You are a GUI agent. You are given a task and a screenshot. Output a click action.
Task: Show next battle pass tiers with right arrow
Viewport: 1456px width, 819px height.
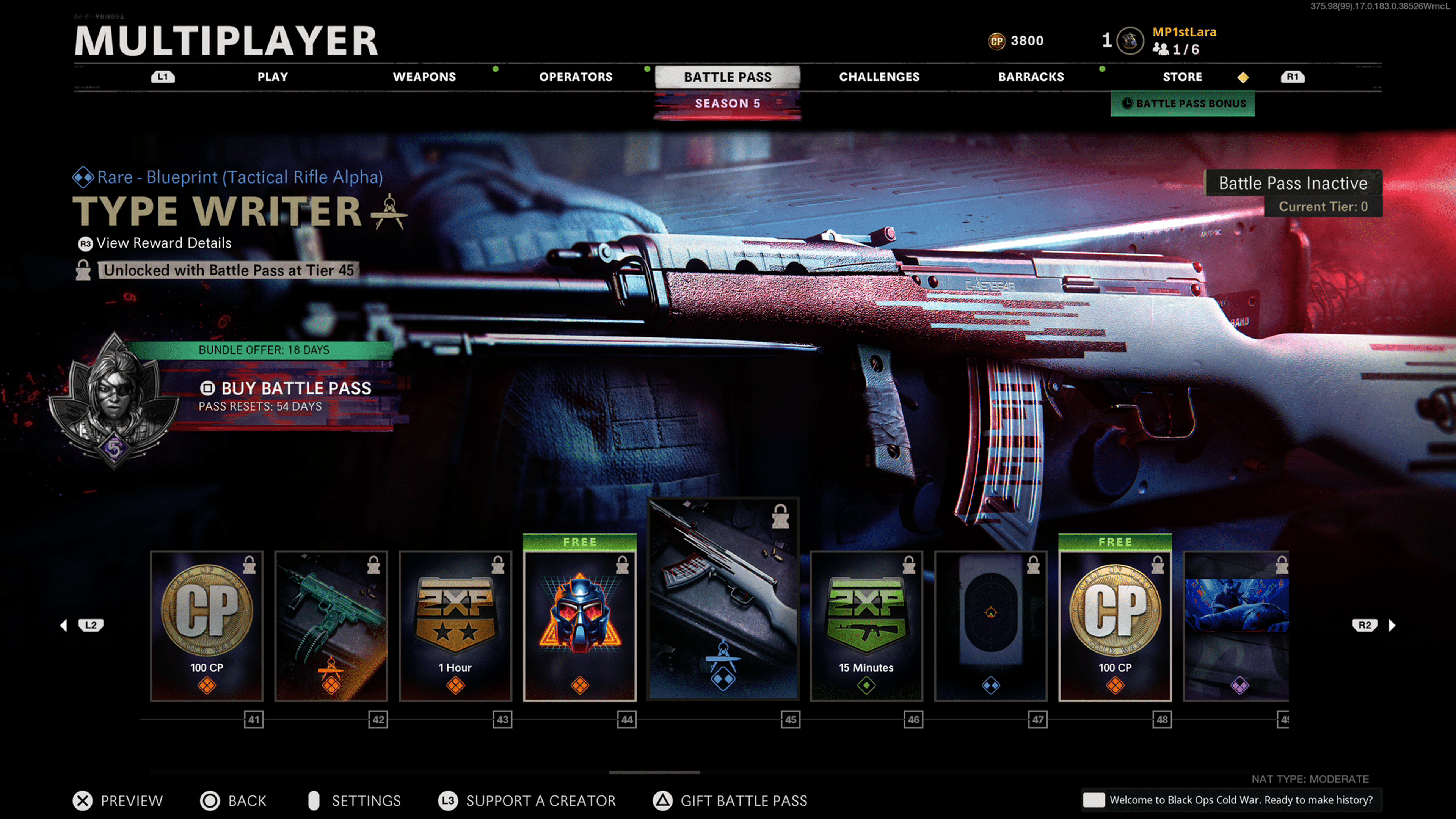coord(1392,625)
